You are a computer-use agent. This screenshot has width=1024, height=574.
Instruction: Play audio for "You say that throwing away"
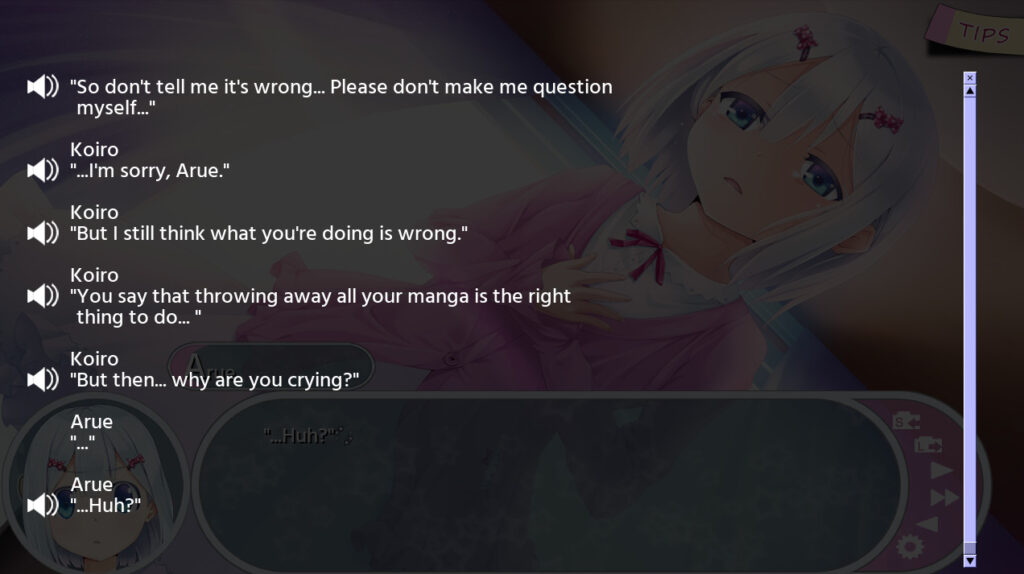(43, 296)
